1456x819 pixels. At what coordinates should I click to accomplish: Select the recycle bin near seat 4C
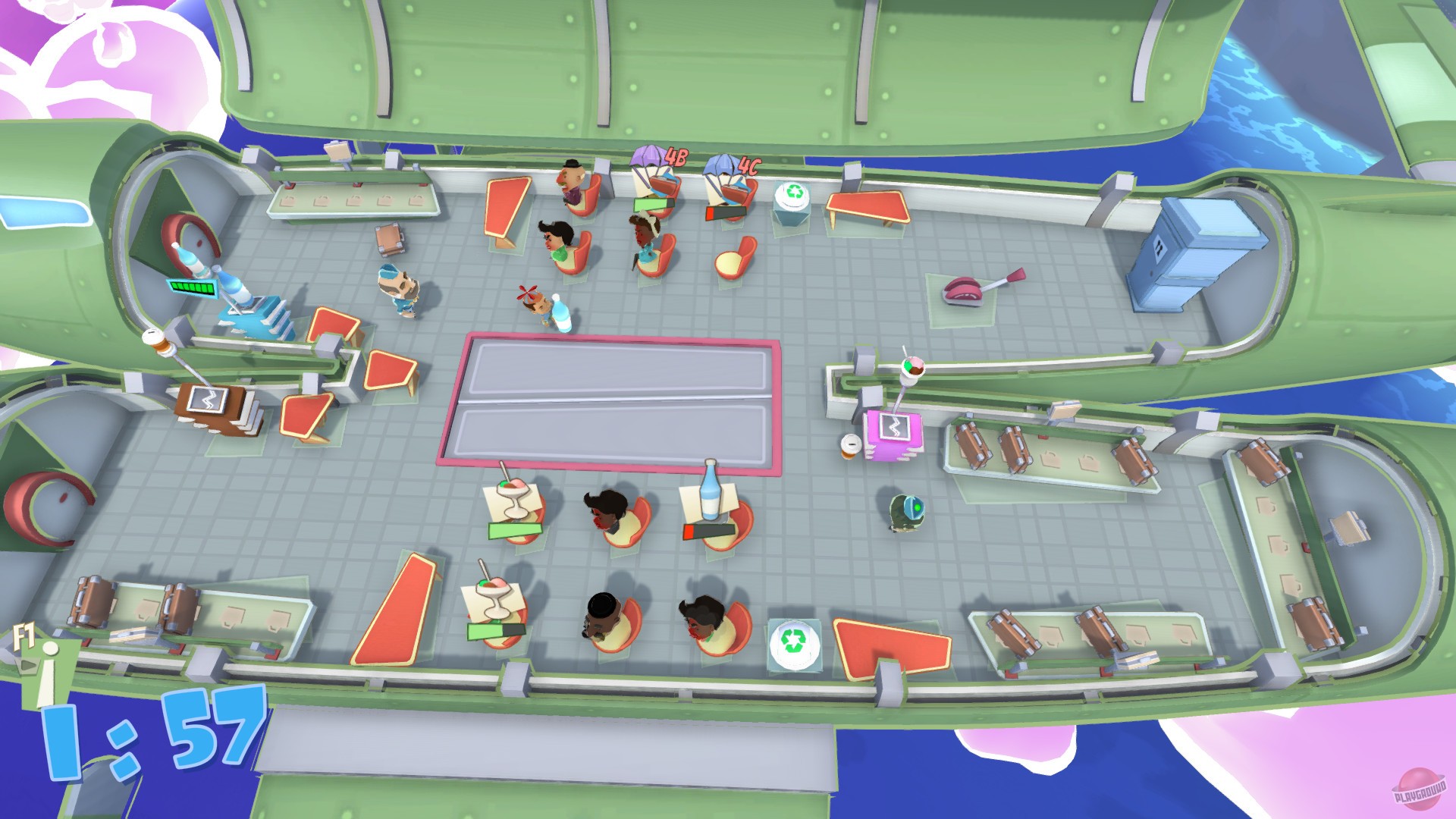pos(791,199)
